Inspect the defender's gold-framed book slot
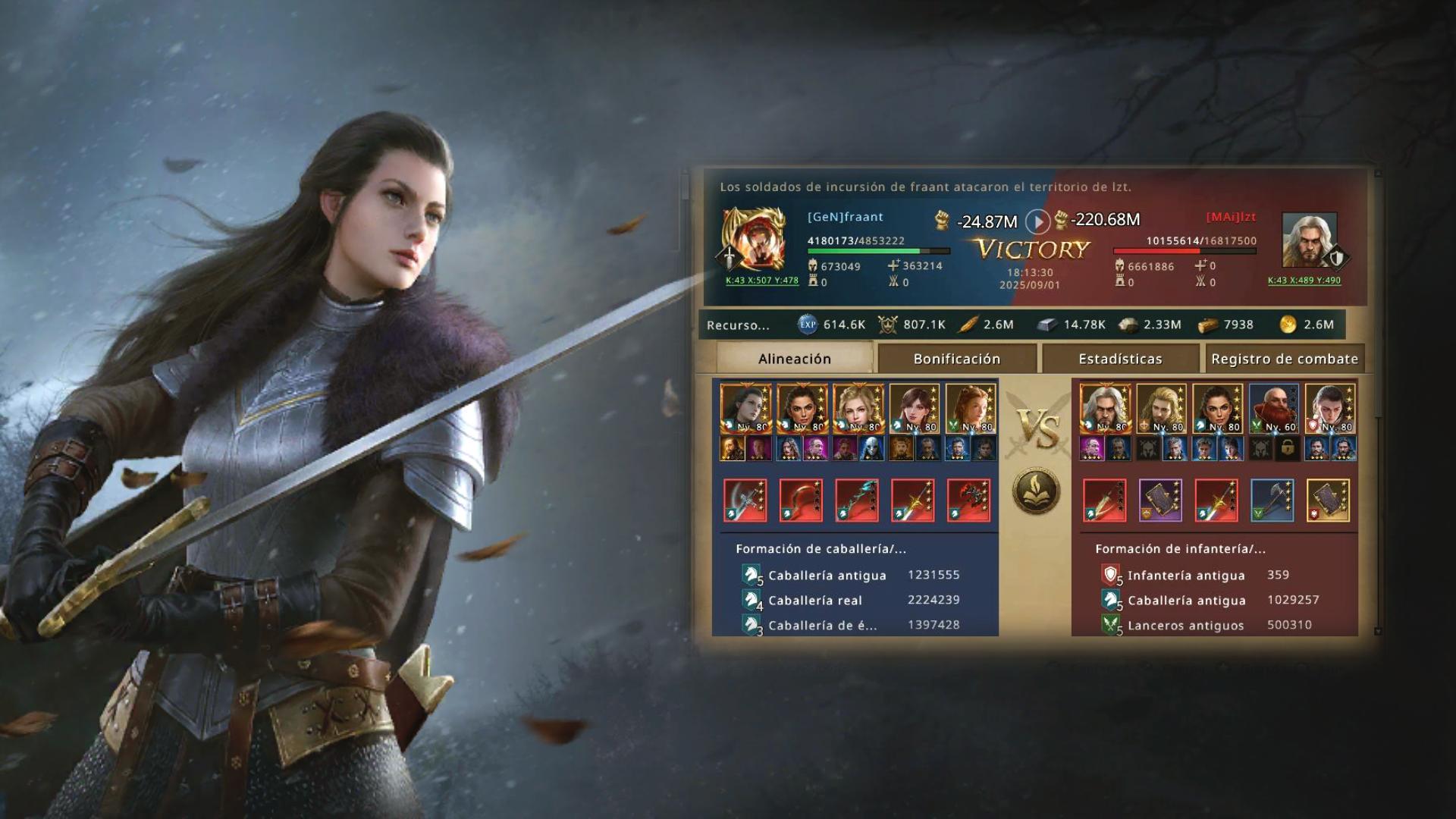 [x=1329, y=500]
